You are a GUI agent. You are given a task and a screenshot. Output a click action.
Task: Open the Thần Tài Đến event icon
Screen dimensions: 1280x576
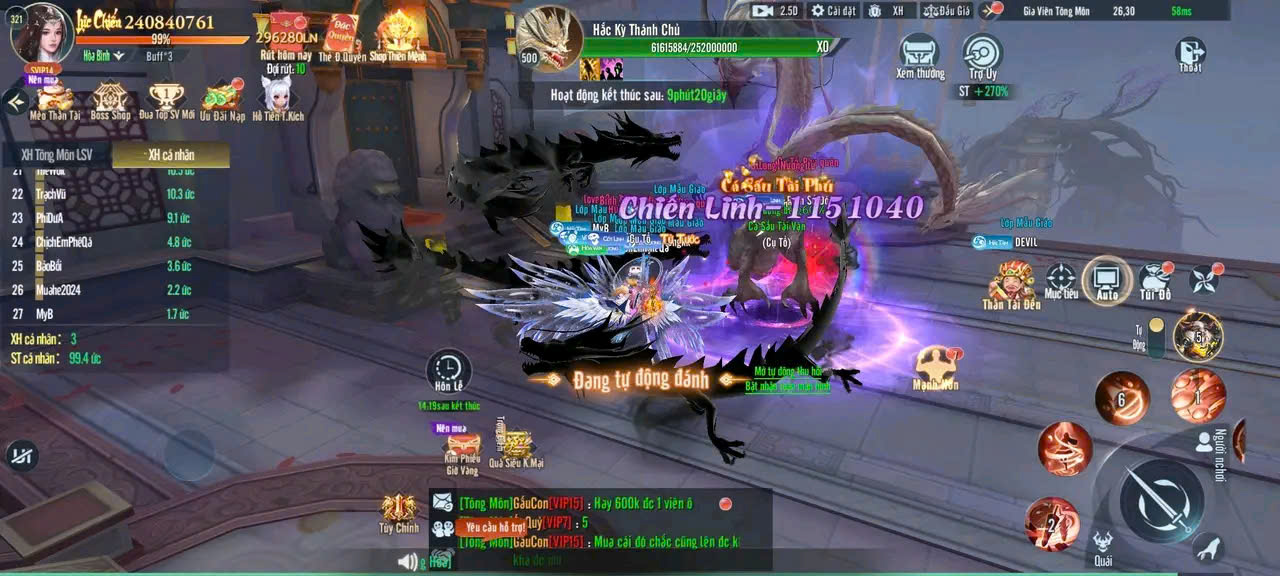click(1011, 283)
